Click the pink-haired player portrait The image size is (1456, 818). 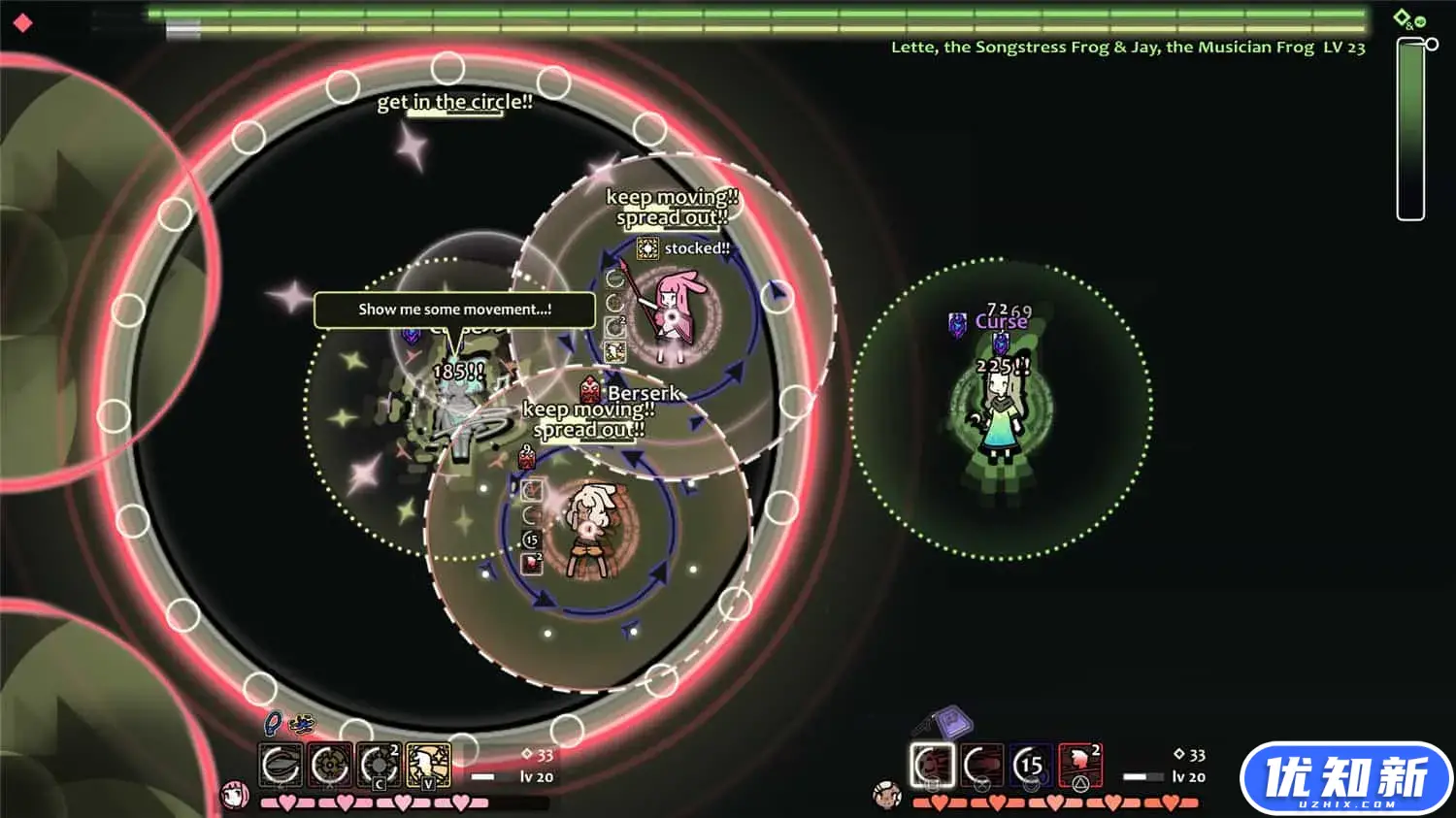[x=235, y=796]
